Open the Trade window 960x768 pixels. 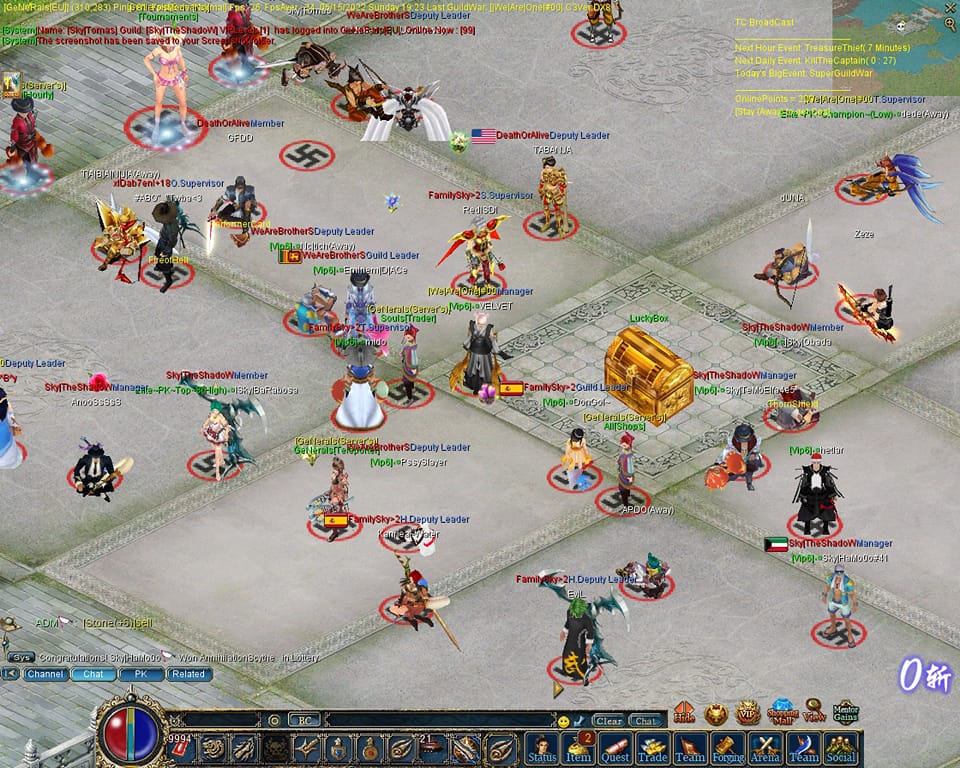[652, 747]
